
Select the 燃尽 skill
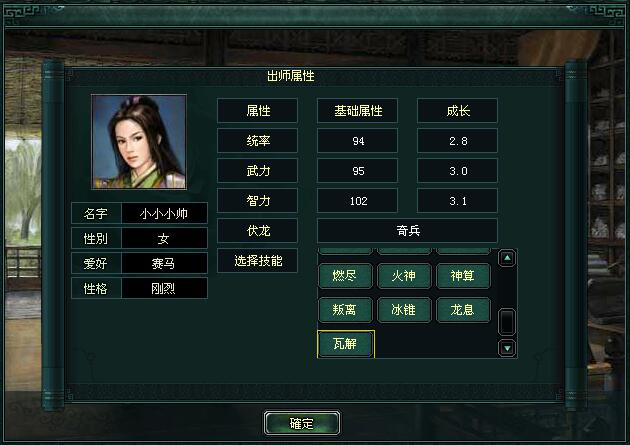345,276
